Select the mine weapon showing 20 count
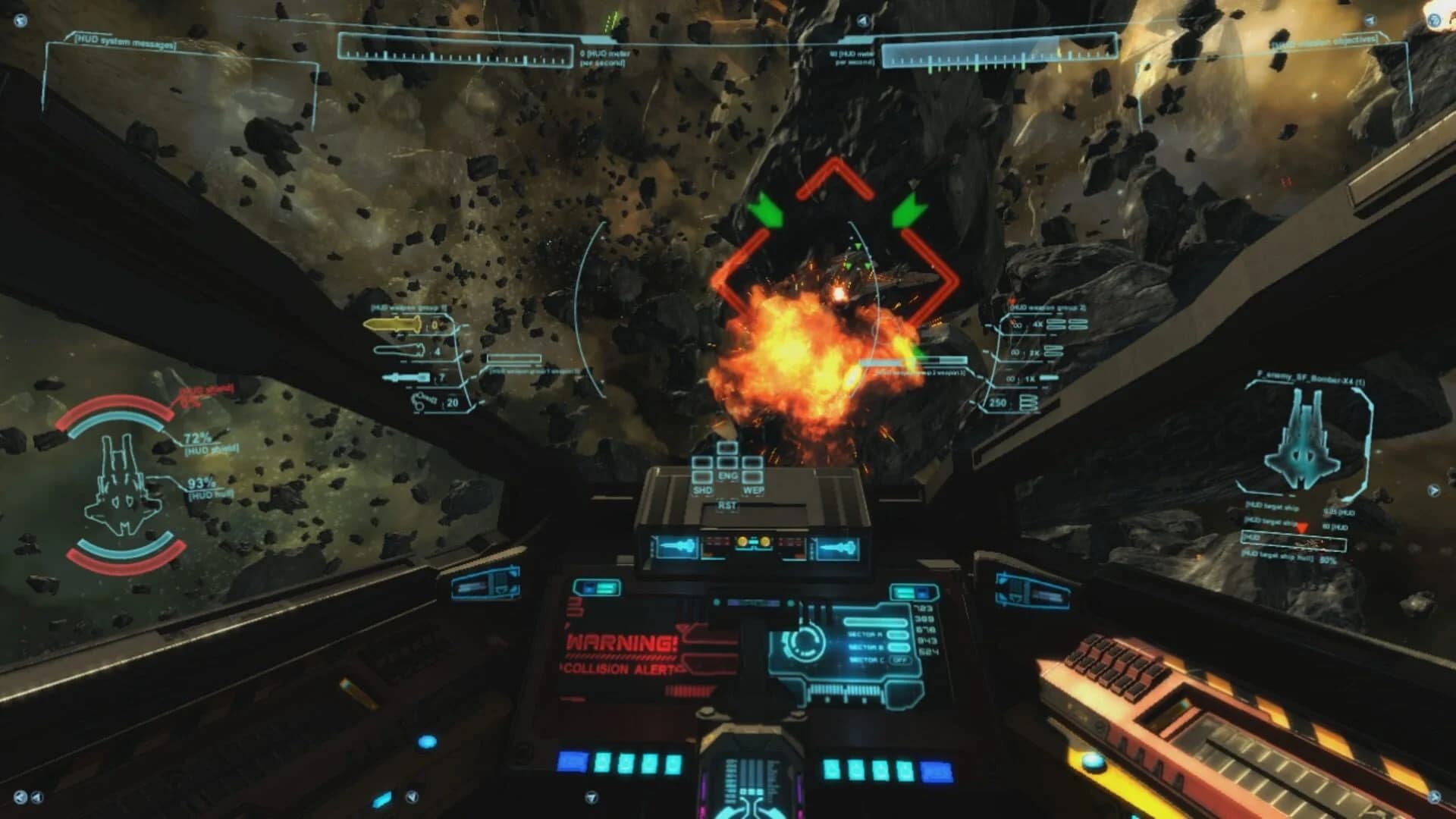The height and width of the screenshot is (819, 1456). tap(420, 404)
